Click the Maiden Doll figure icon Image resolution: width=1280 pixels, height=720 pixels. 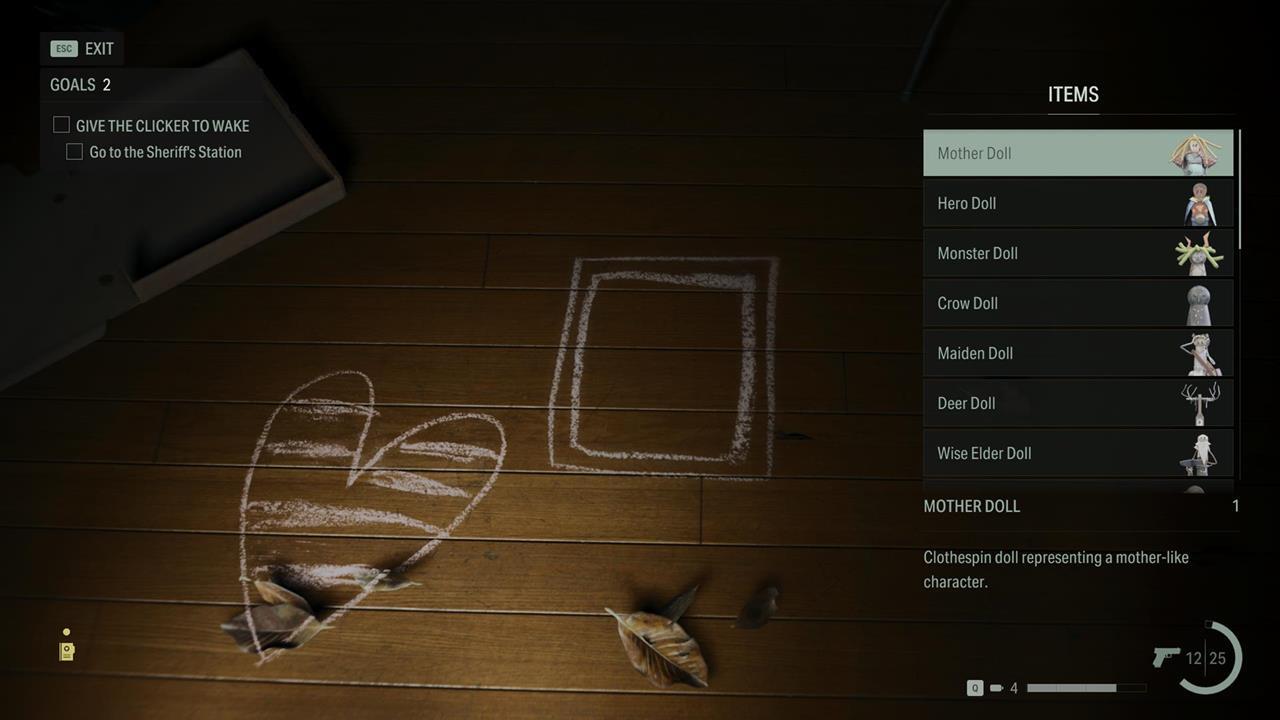(x=1199, y=353)
